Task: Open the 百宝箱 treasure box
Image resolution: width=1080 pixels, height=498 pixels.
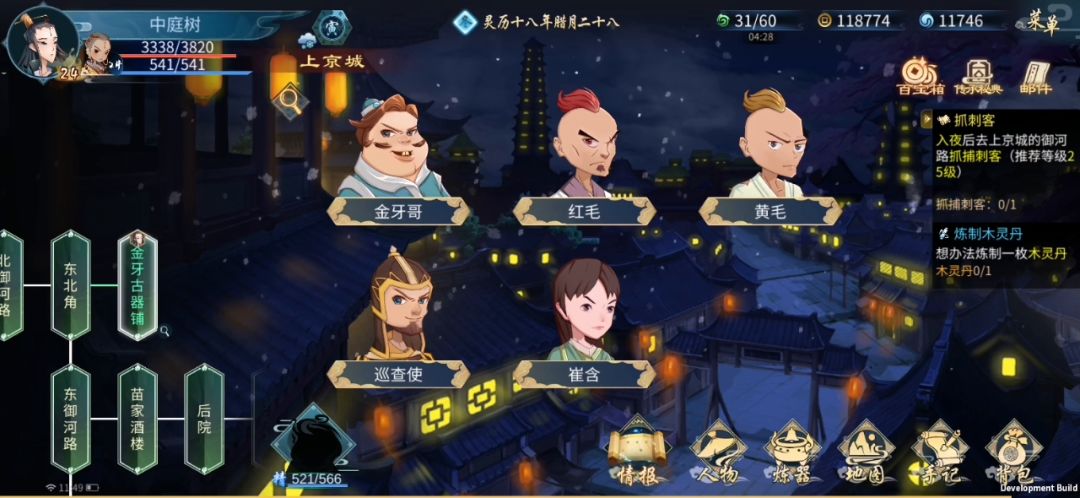Action: click(x=918, y=75)
